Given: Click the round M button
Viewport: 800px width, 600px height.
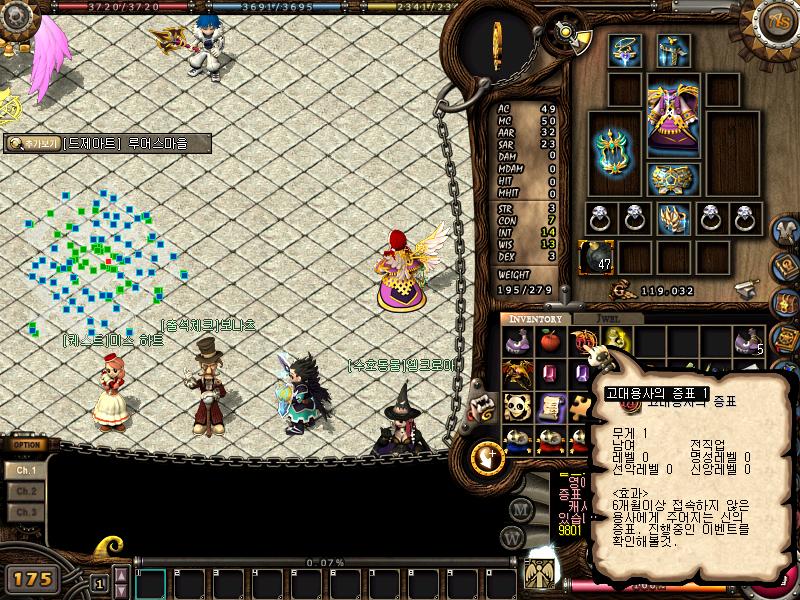Looking at the screenshot, I should pos(519,508).
